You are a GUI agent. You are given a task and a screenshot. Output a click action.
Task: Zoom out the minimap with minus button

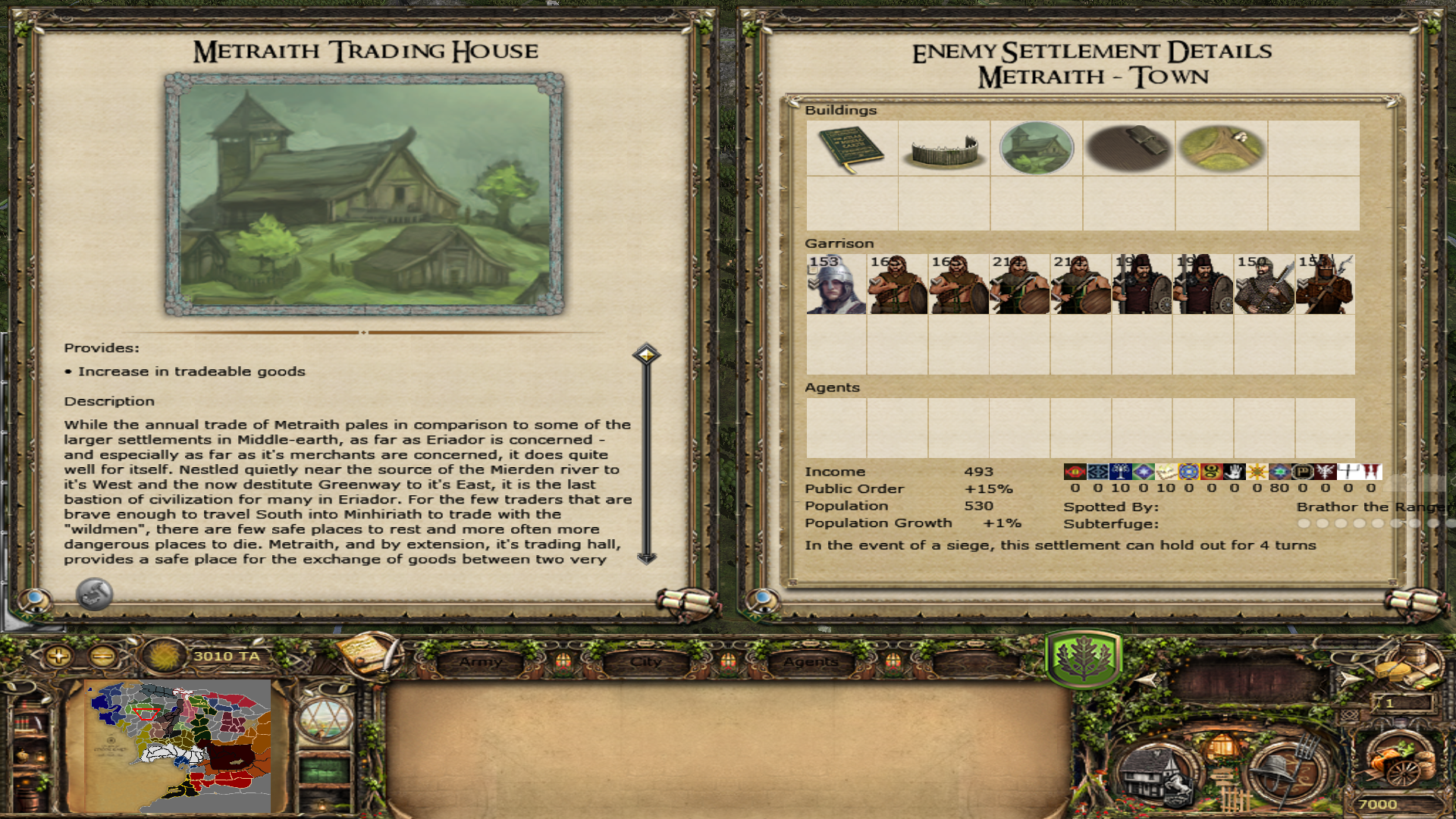103,656
